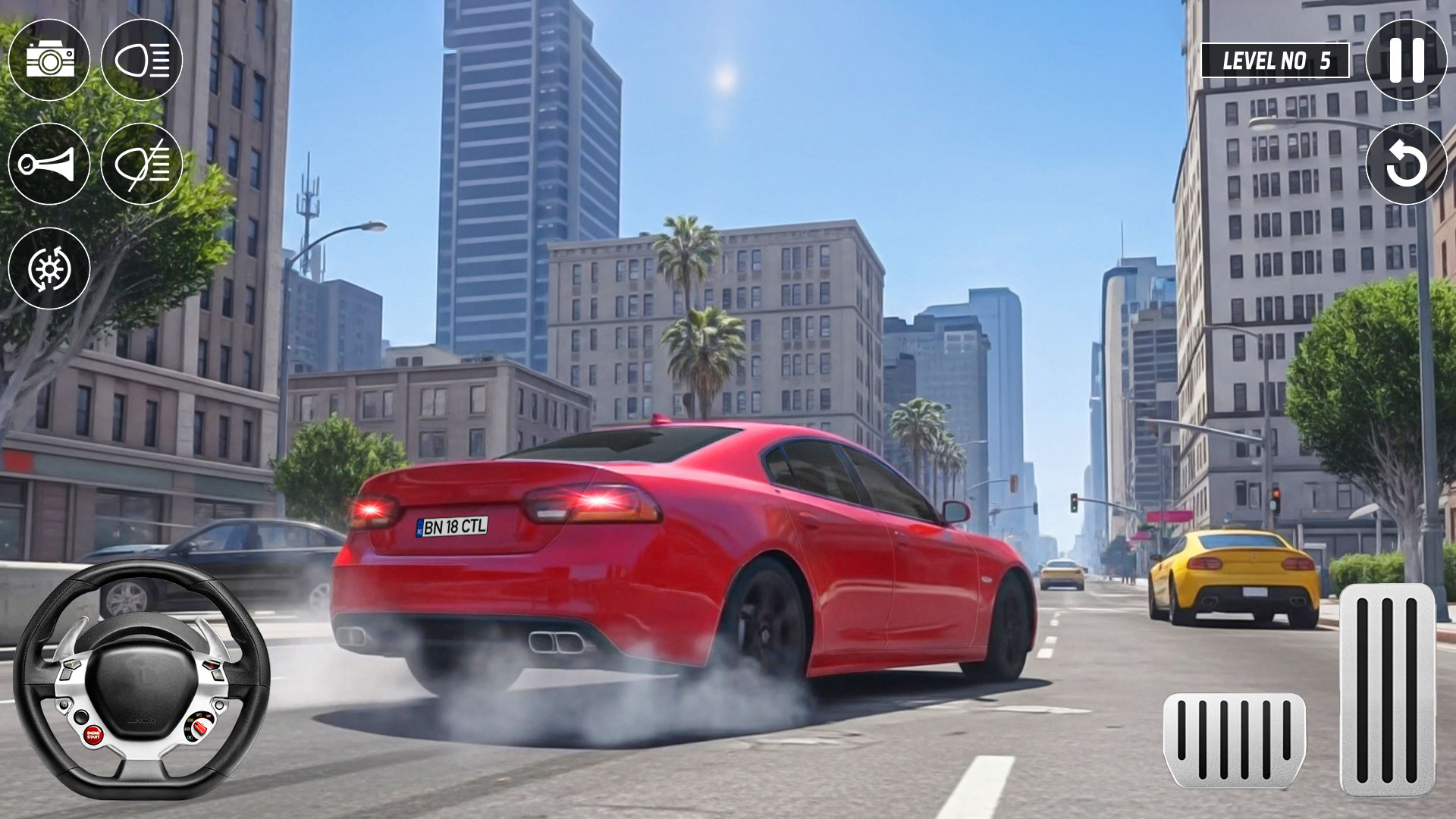Rotate the red drive mode dial
The height and width of the screenshot is (819, 1456).
pyautogui.click(x=200, y=727)
